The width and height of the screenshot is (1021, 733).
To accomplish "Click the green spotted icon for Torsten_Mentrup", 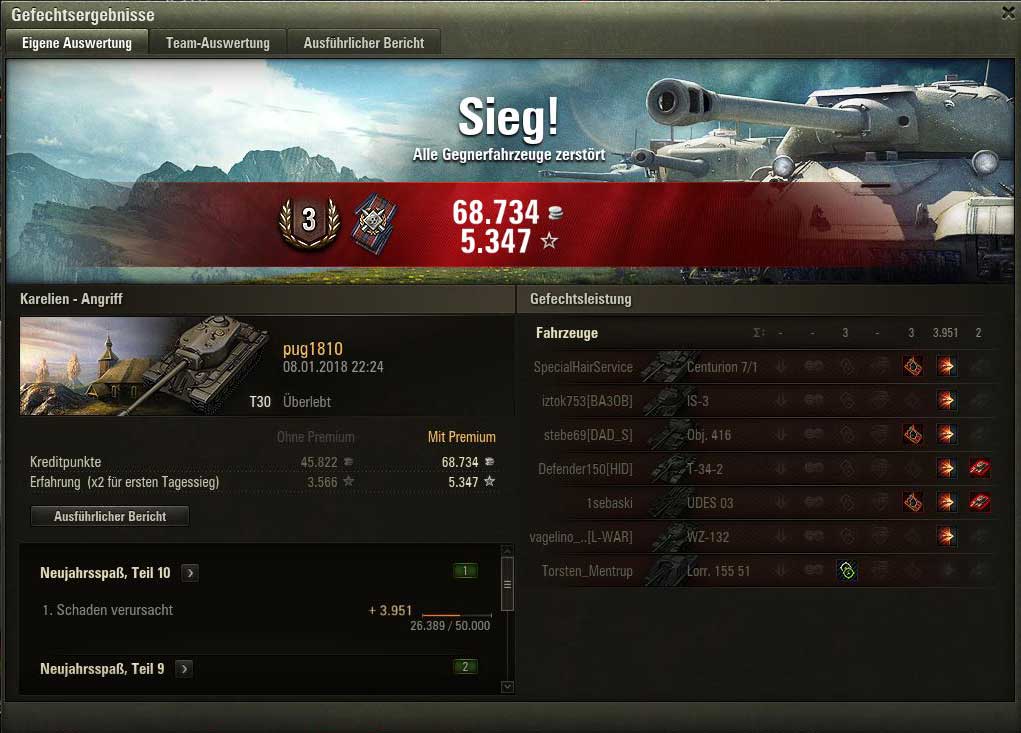I will click(846, 571).
